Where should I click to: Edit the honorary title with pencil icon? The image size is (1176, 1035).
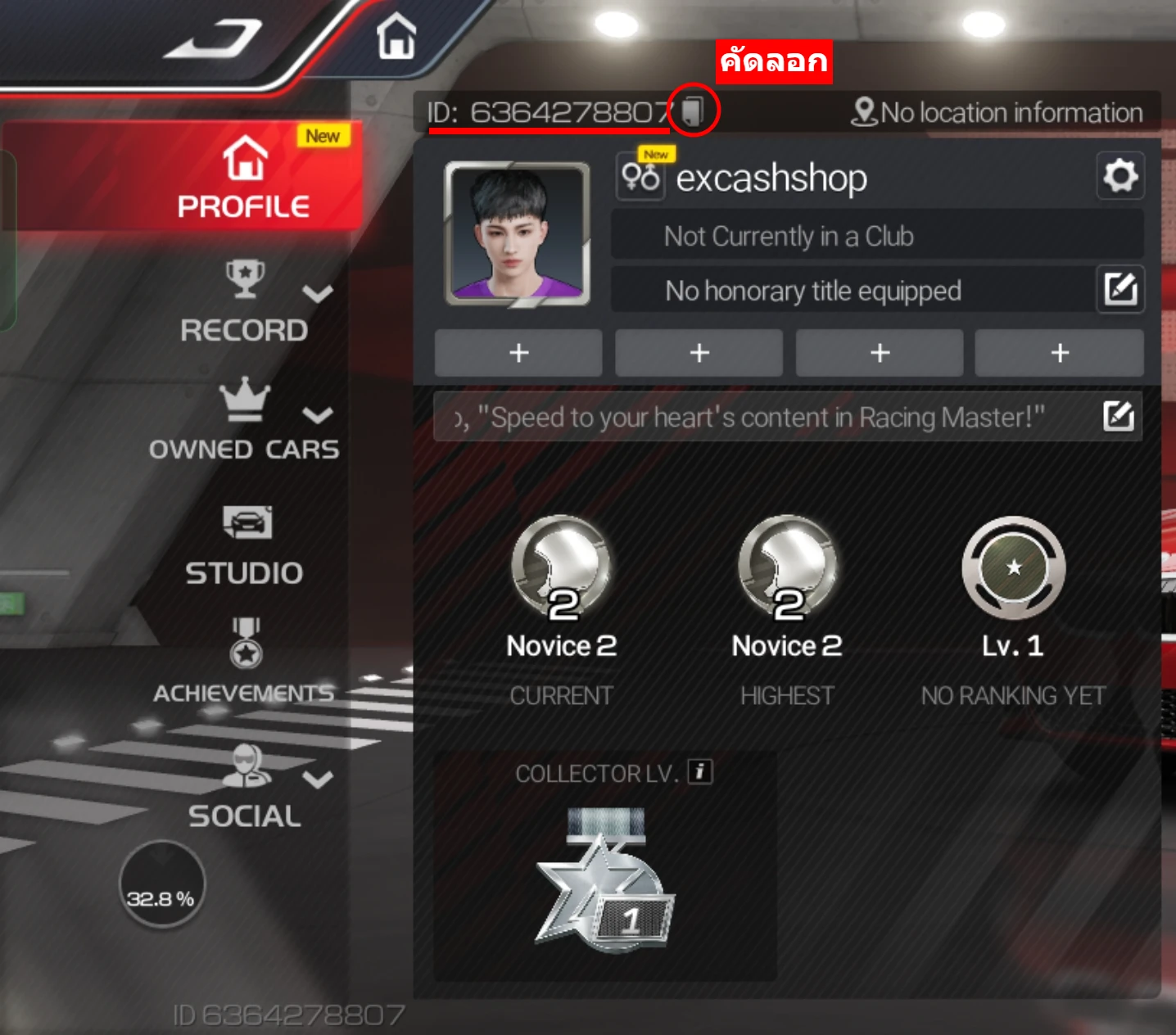(1120, 289)
